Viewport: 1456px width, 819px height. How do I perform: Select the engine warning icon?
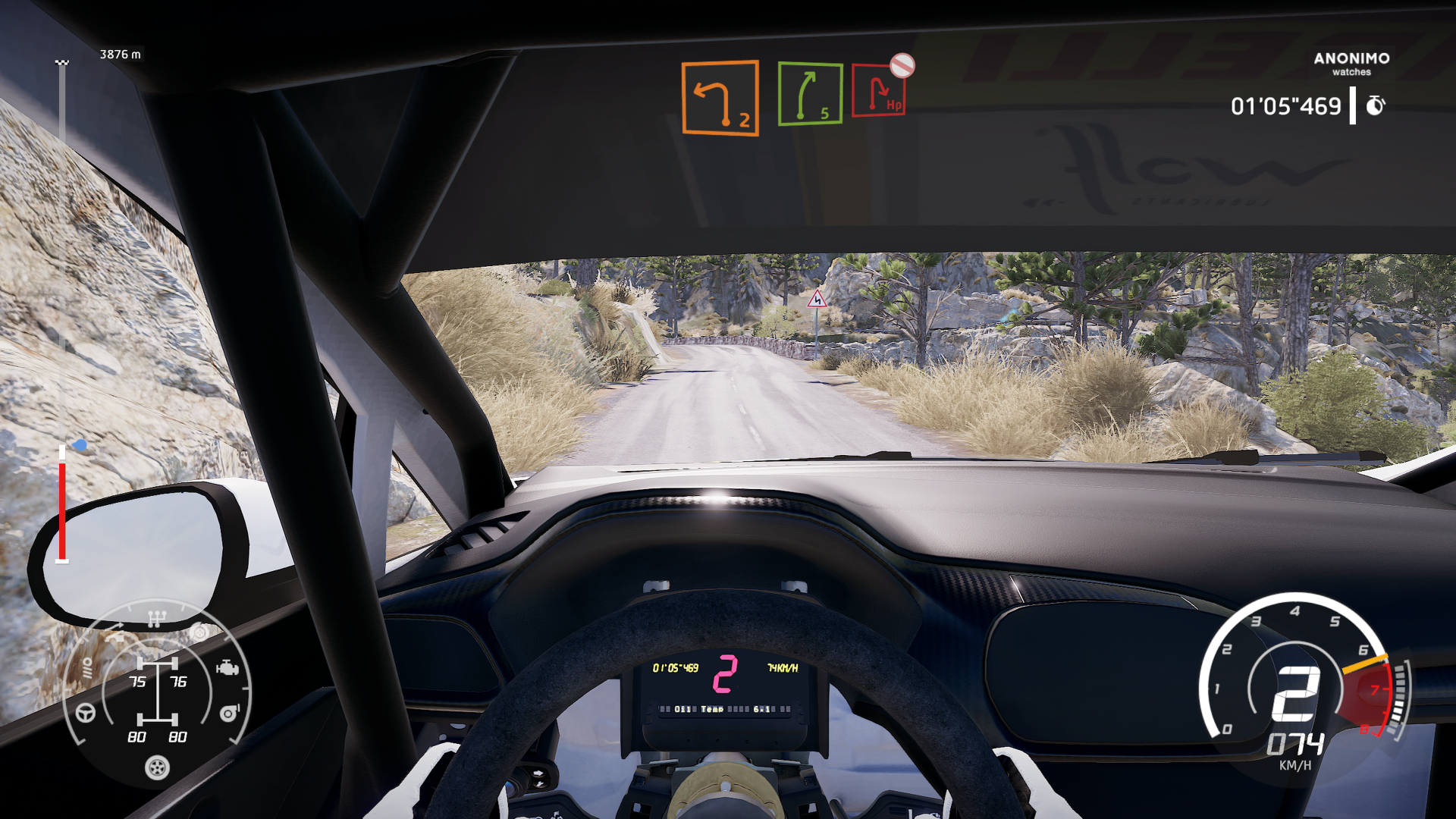coord(227,668)
